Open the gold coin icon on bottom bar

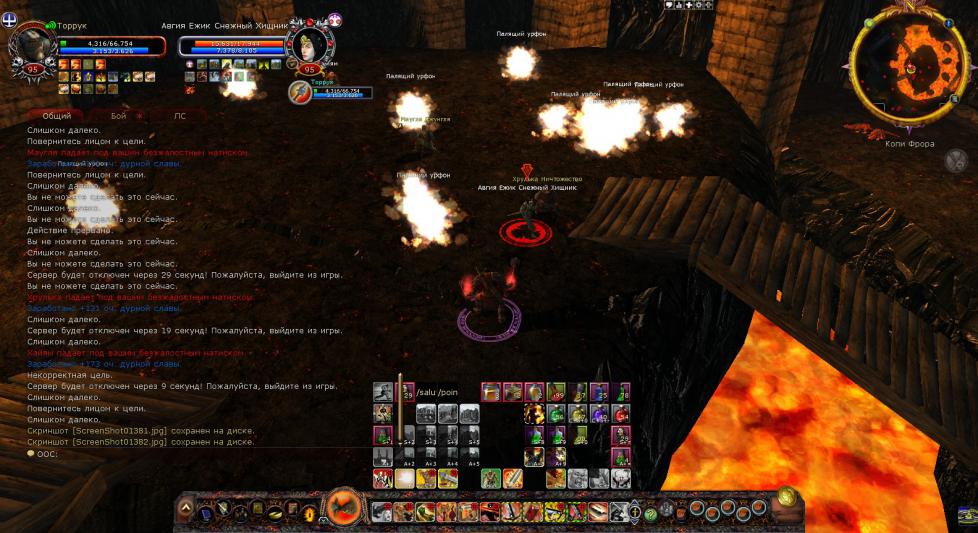[787, 496]
